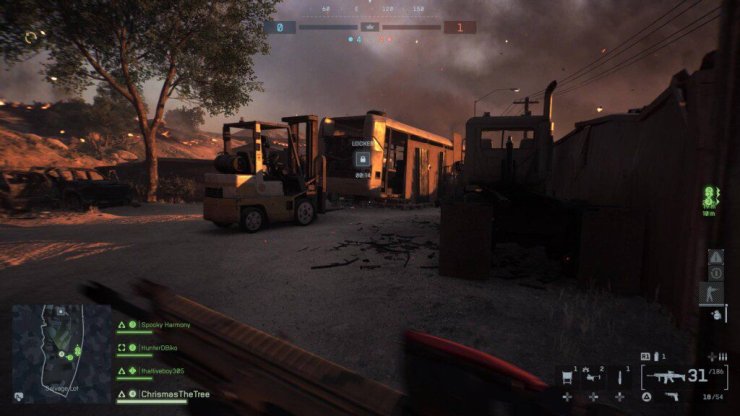Choose squad member thatfiveboy385
Image resolution: width=740 pixels, height=416 pixels.
[163, 371]
